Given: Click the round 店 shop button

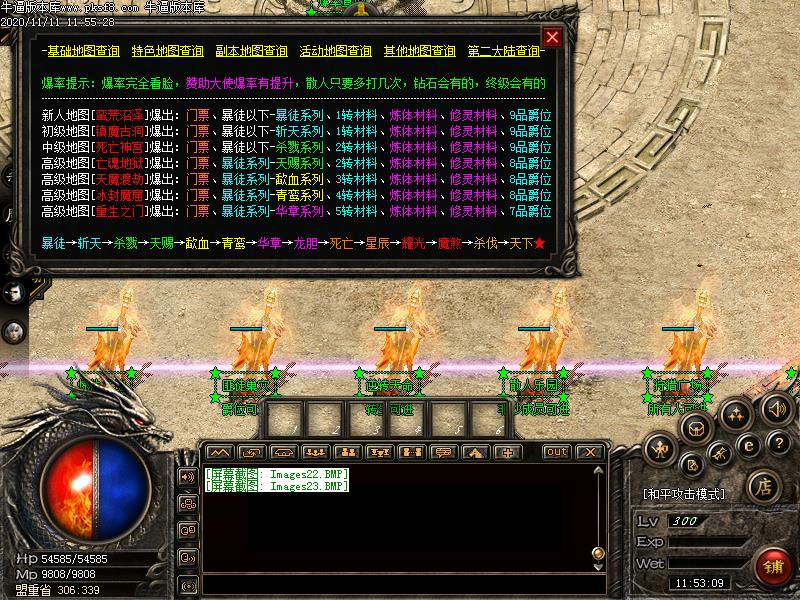Looking at the screenshot, I should point(762,488).
